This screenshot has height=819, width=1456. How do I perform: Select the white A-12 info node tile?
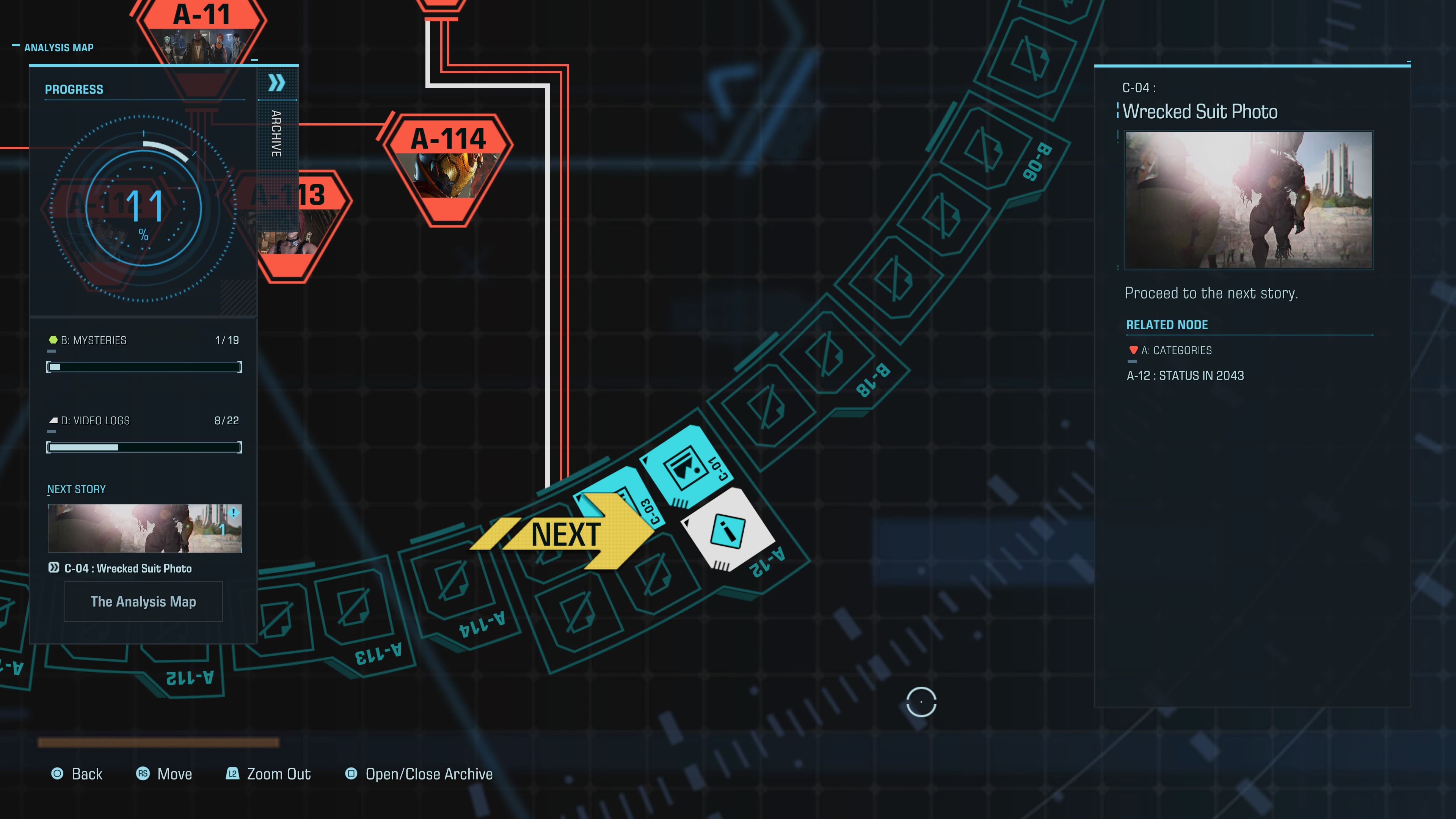pos(728,531)
